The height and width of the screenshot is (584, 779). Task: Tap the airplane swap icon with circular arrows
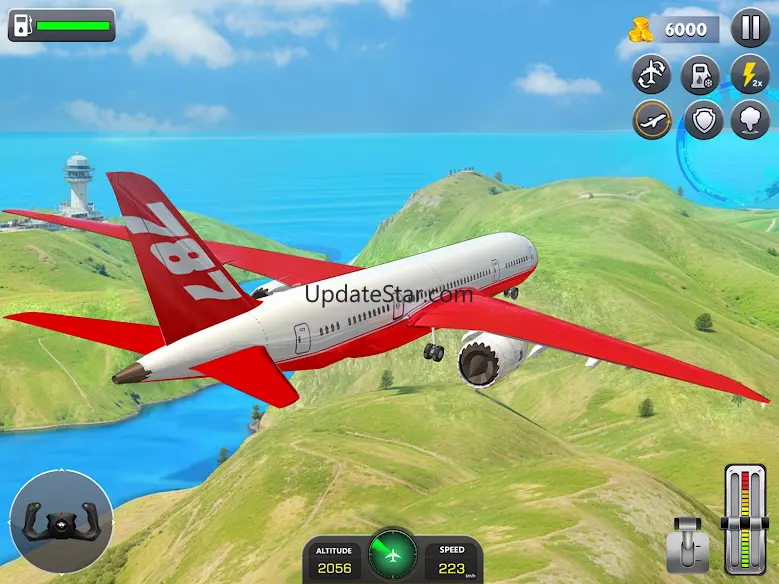pyautogui.click(x=652, y=74)
